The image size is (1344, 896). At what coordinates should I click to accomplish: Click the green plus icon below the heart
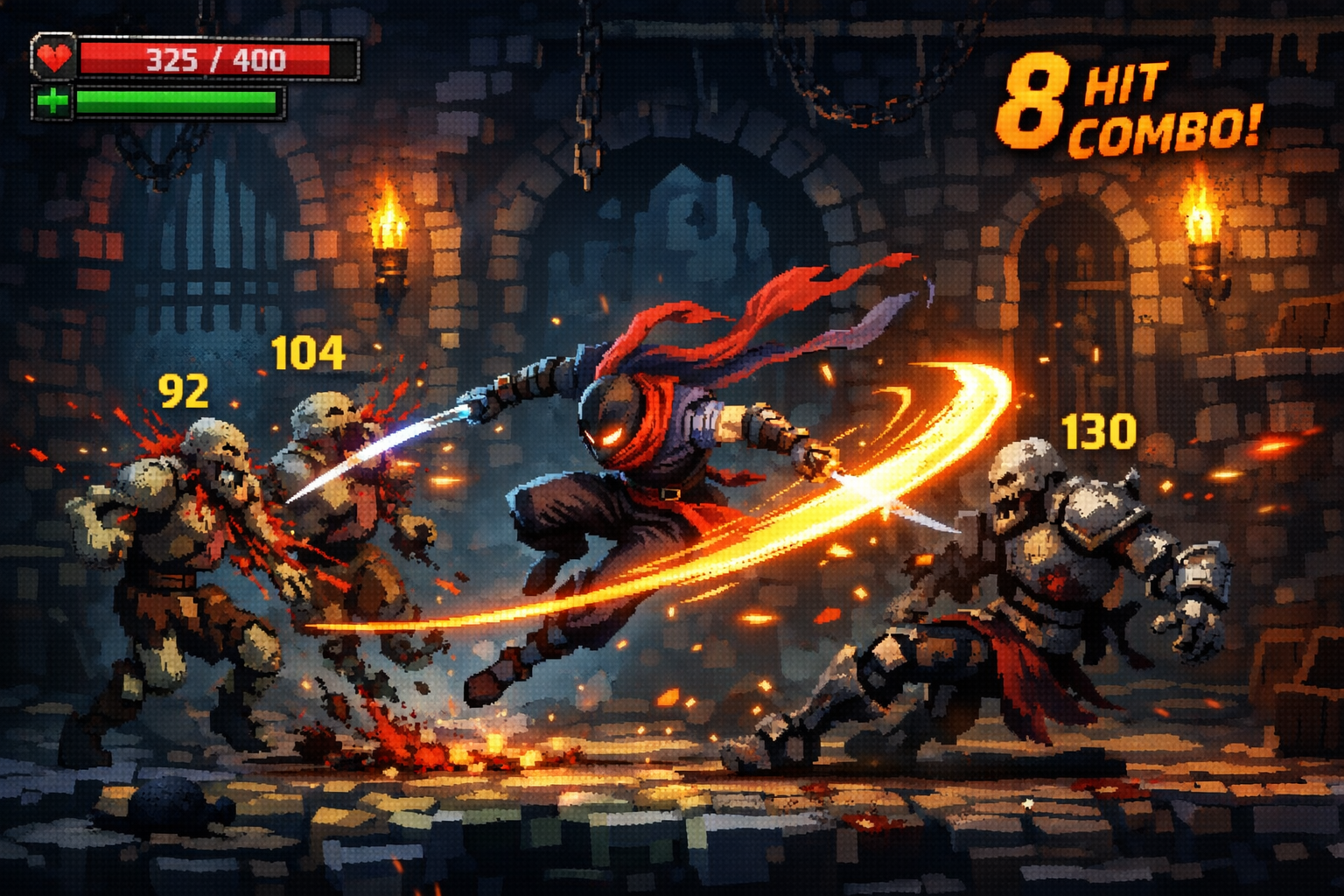tap(54, 101)
